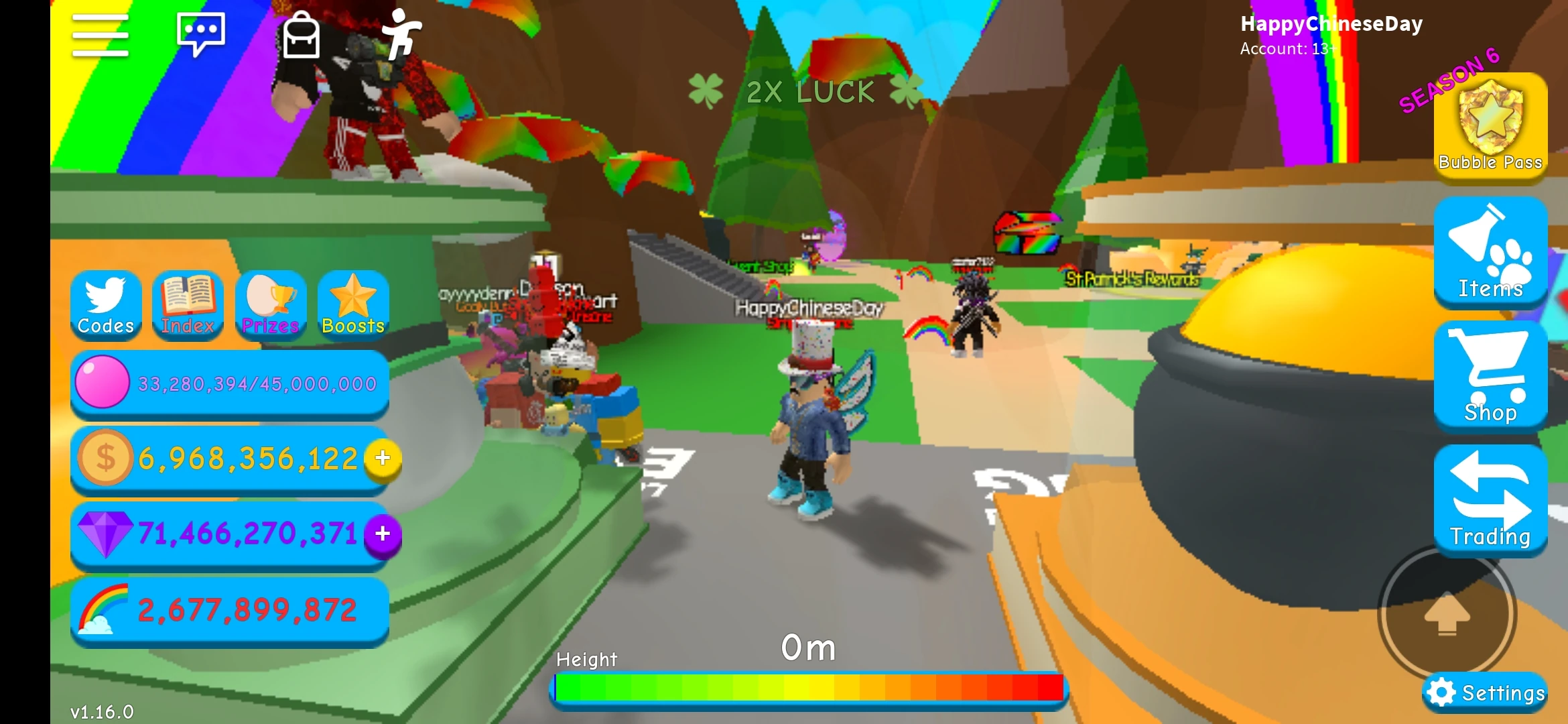
Task: Select the running character movement icon
Action: point(401,35)
